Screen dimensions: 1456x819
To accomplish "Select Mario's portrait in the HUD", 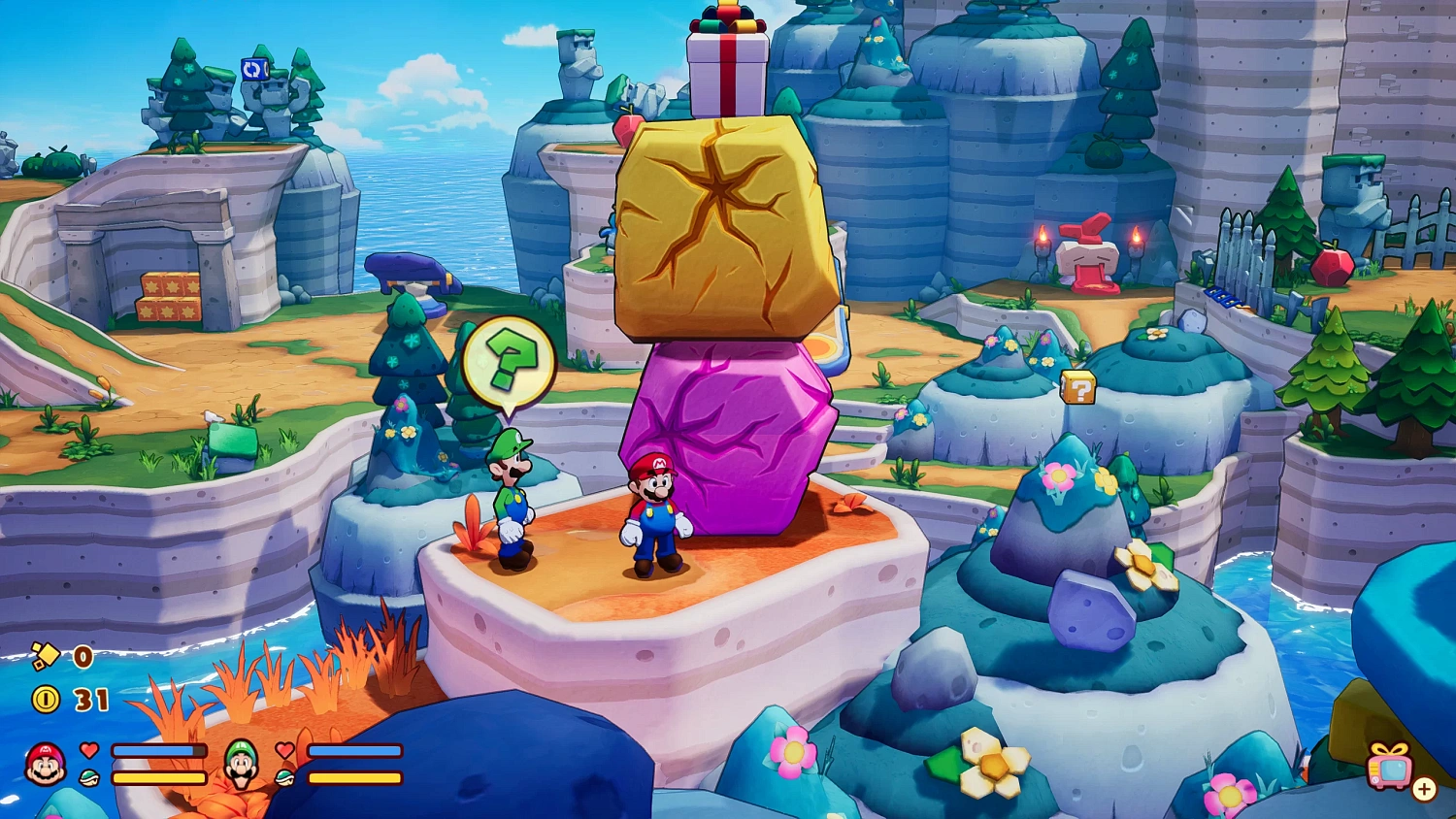I will [x=46, y=764].
